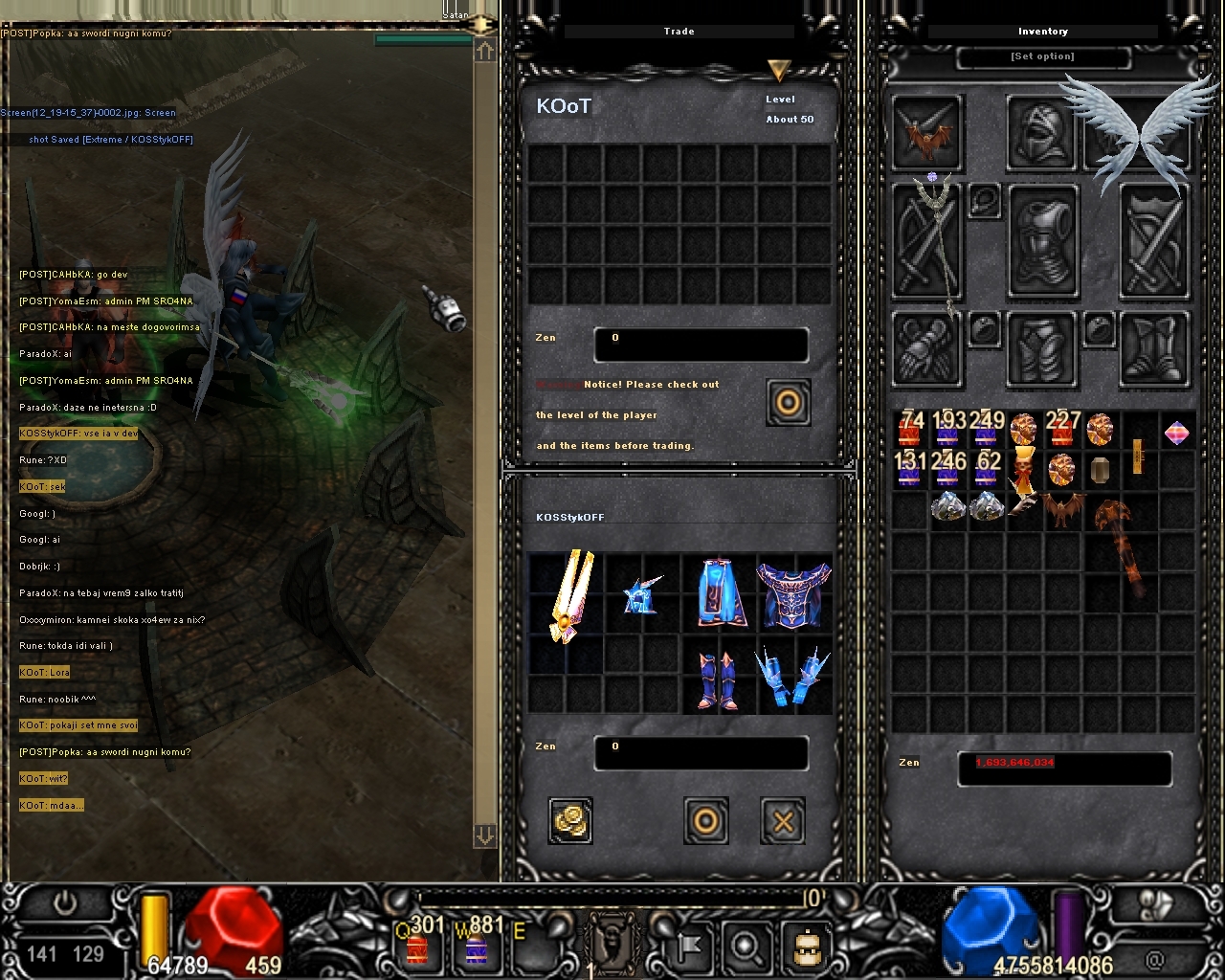The width and height of the screenshot is (1225, 980).
Task: Pick the blue pants in trade window
Action: (719, 595)
